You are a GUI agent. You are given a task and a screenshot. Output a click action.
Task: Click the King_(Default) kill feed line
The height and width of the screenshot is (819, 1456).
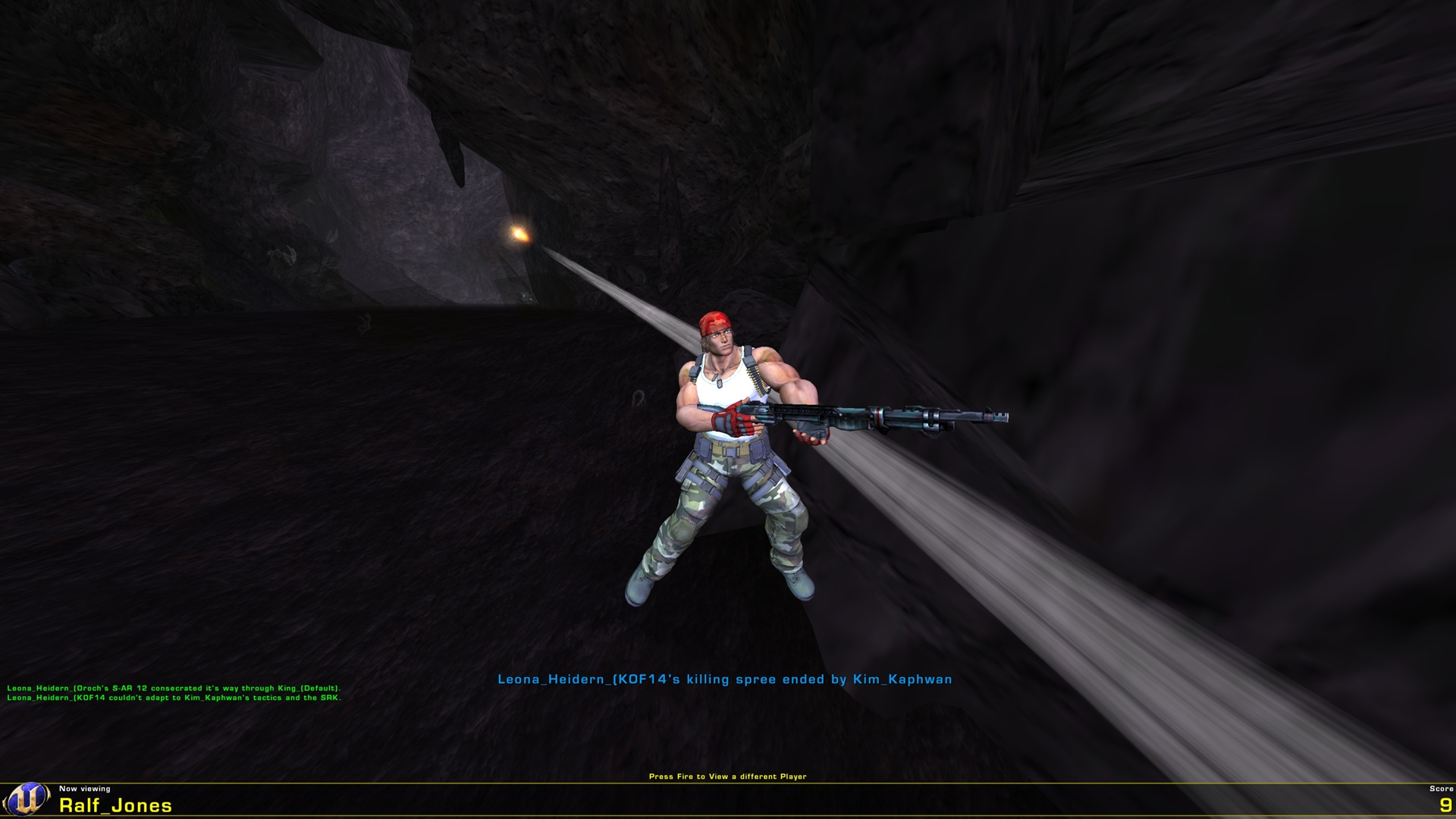click(x=173, y=689)
